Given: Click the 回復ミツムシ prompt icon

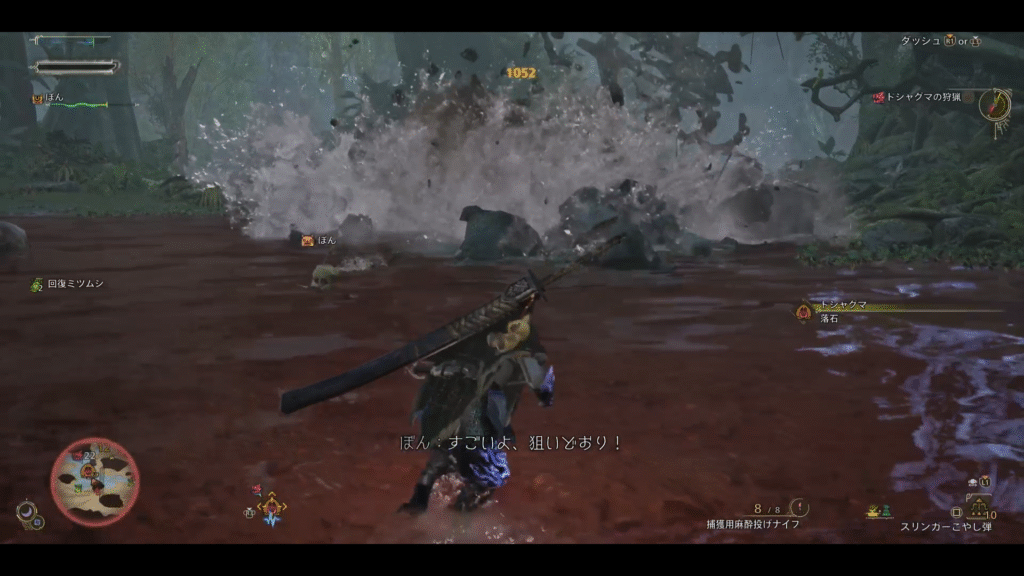Looking at the screenshot, I should pyautogui.click(x=37, y=285).
